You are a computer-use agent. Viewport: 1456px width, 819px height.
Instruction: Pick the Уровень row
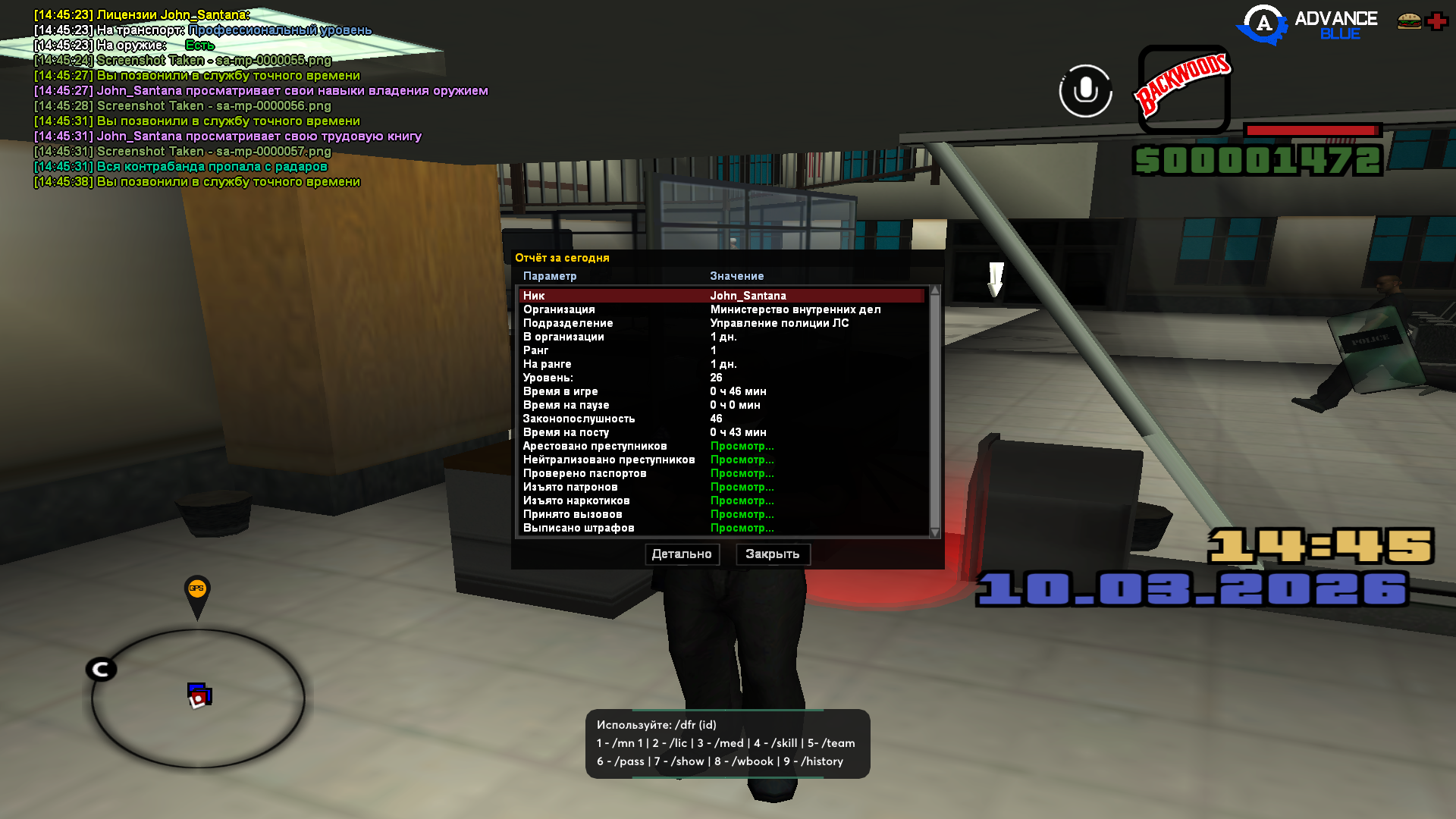(x=720, y=378)
